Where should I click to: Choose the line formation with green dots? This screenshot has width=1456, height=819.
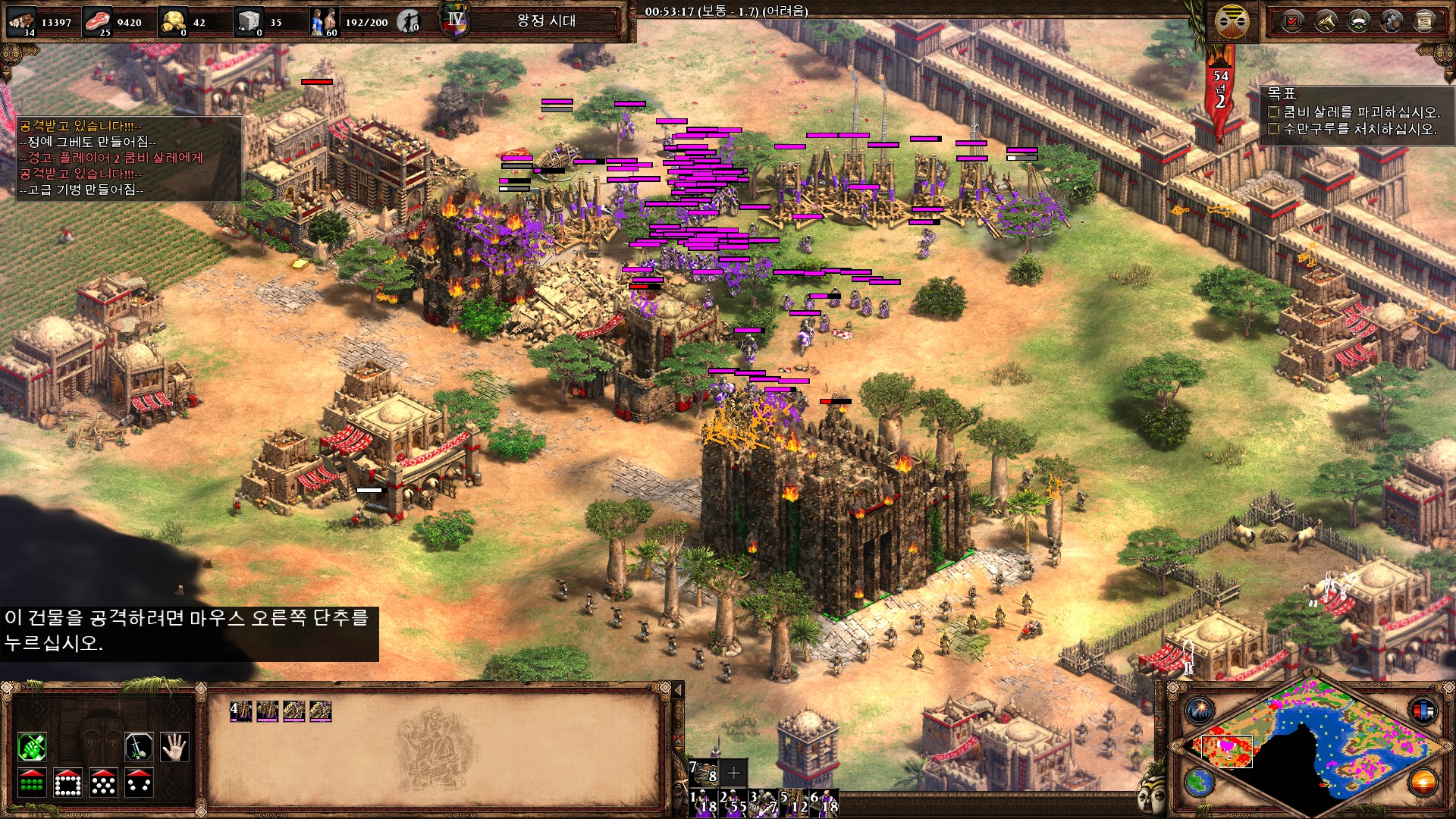(32, 783)
